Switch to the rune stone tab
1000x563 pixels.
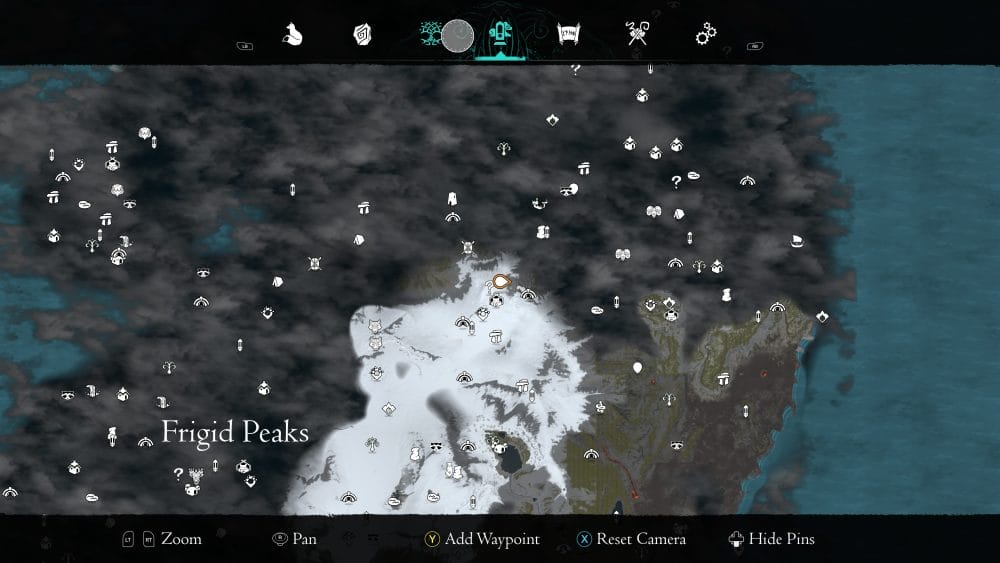362,35
